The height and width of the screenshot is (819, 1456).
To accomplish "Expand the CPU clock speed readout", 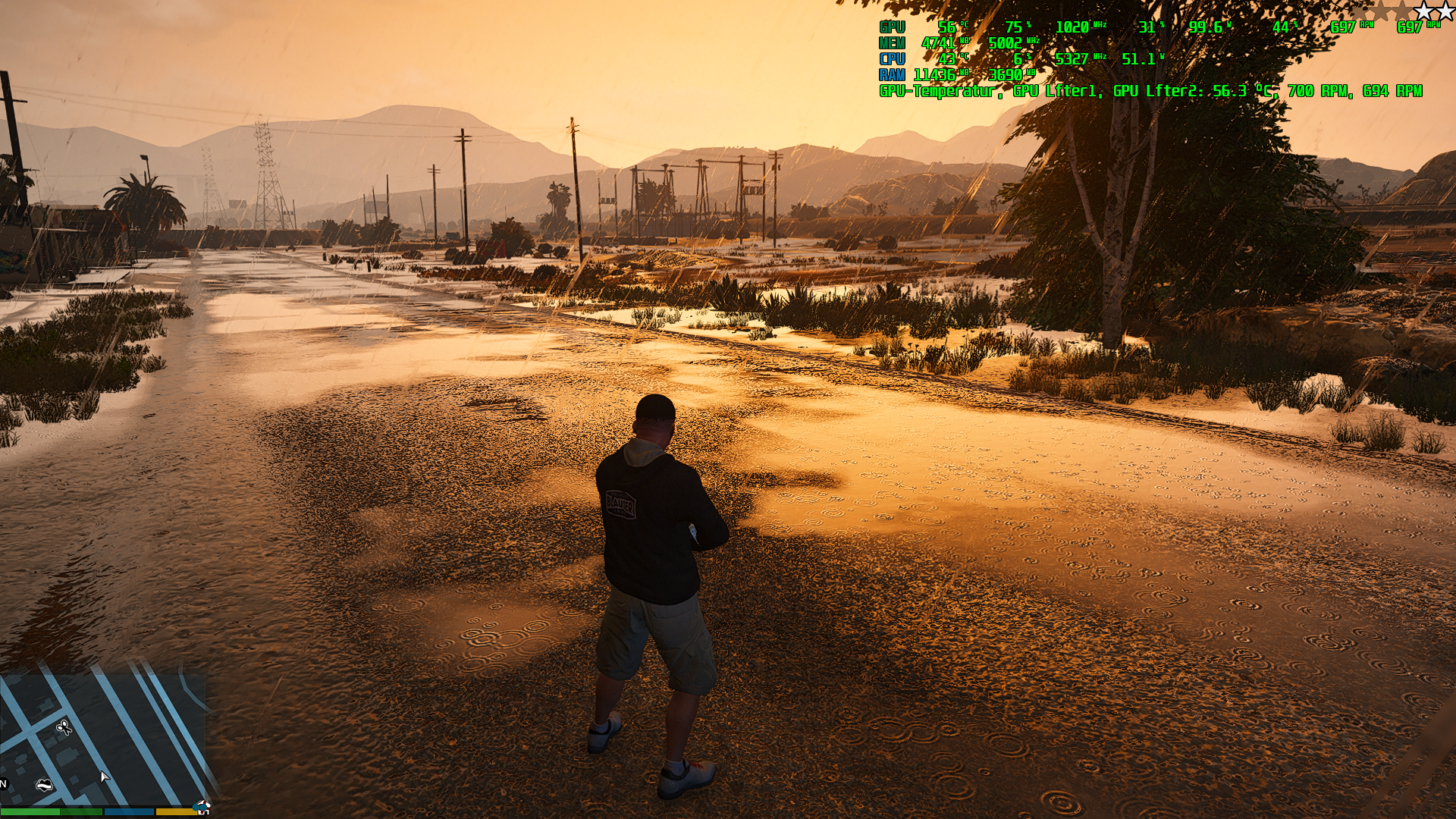I will tap(1072, 58).
